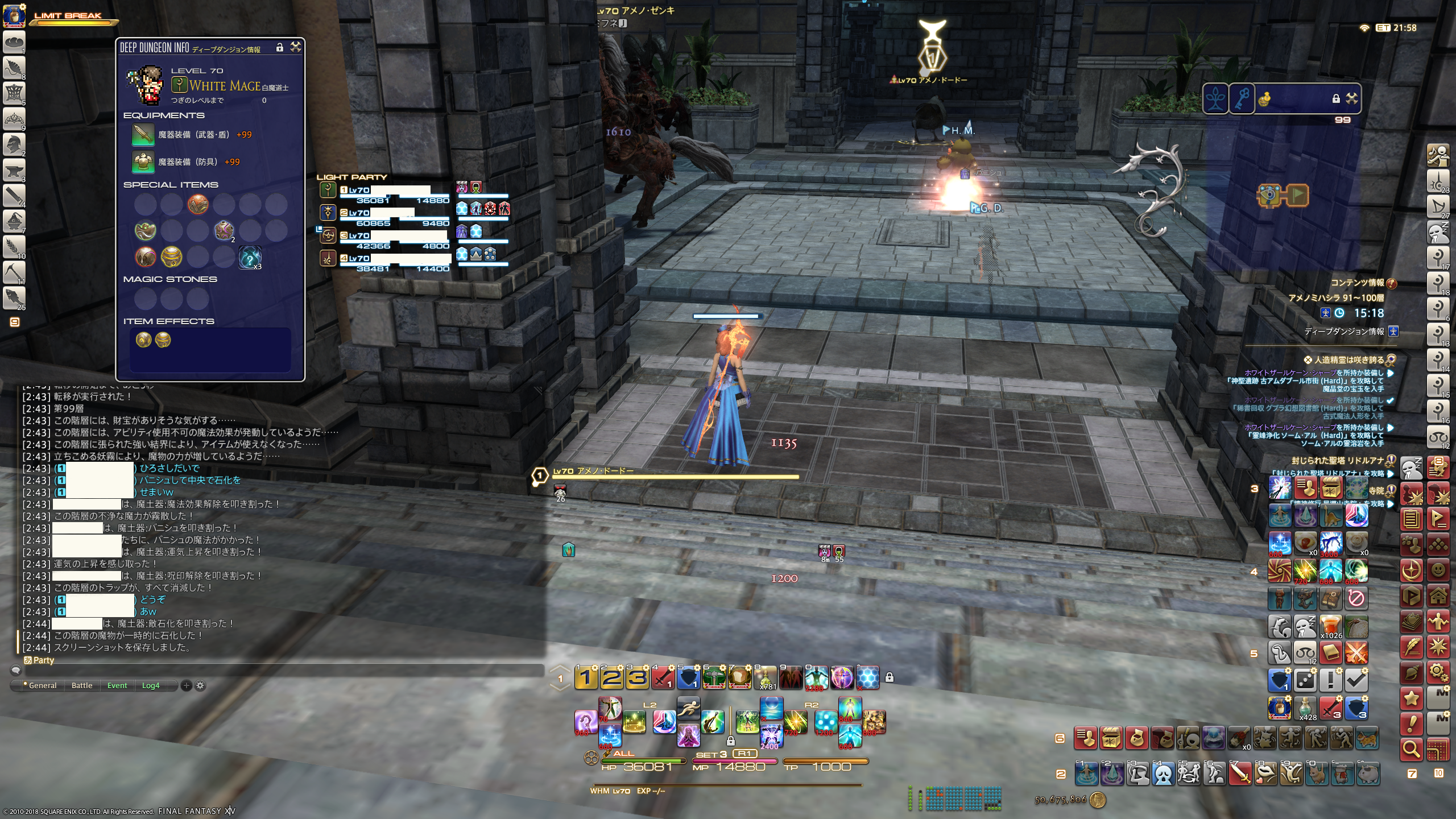The width and height of the screenshot is (1456, 819).
Task: Open the Event chat tab
Action: click(x=117, y=685)
